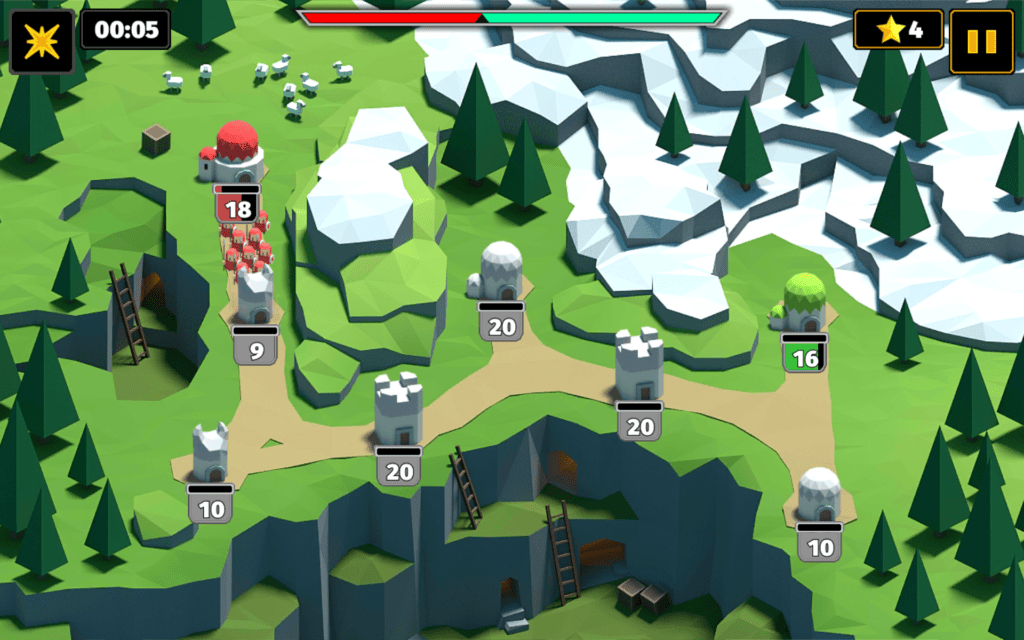Activate the explosion burst ability icon
This screenshot has width=1024, height=640.
tap(42, 41)
